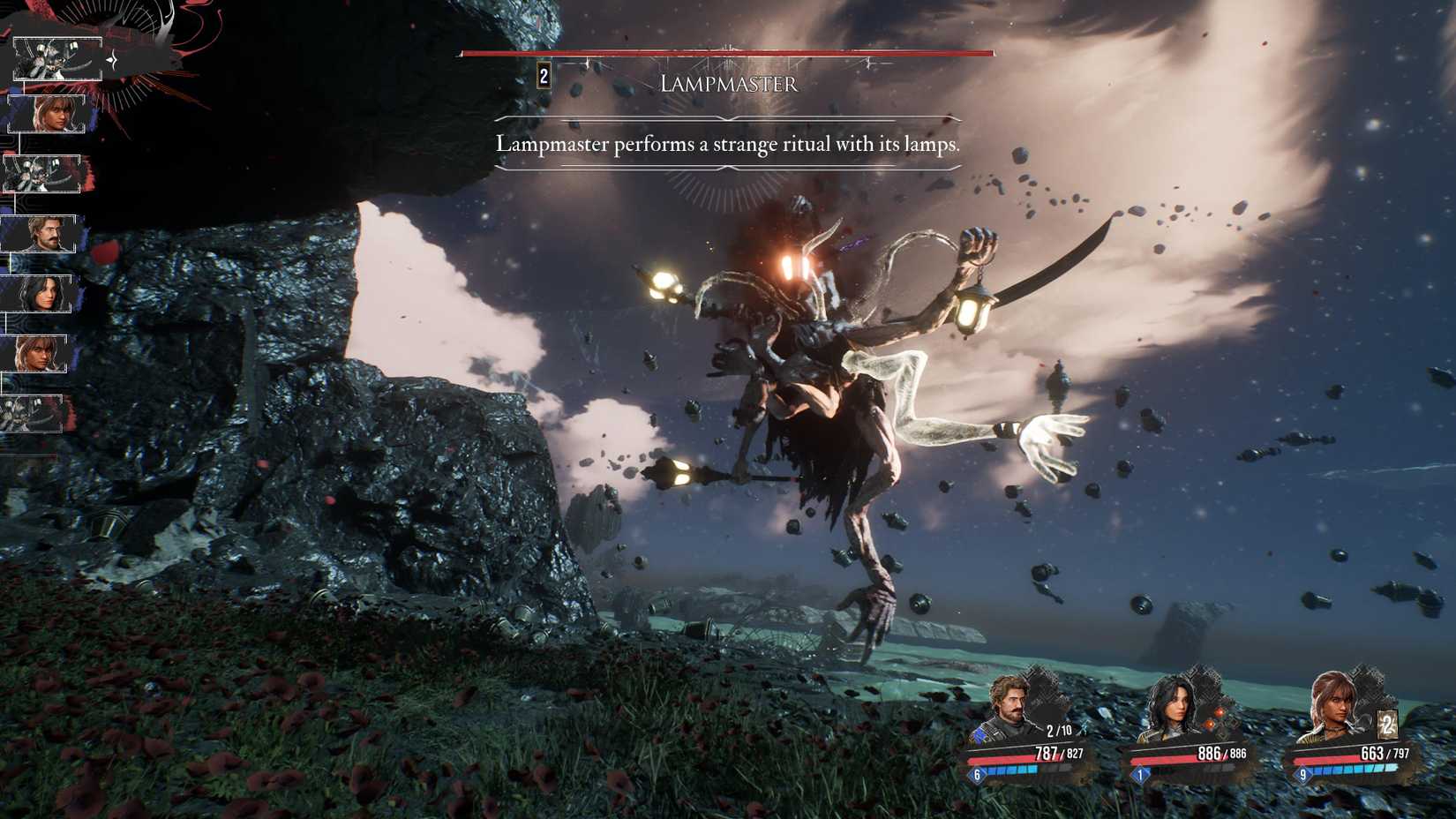The height and width of the screenshot is (819, 1456).
Task: Click Gustave's AP diamond showing 6
Action: [x=979, y=774]
